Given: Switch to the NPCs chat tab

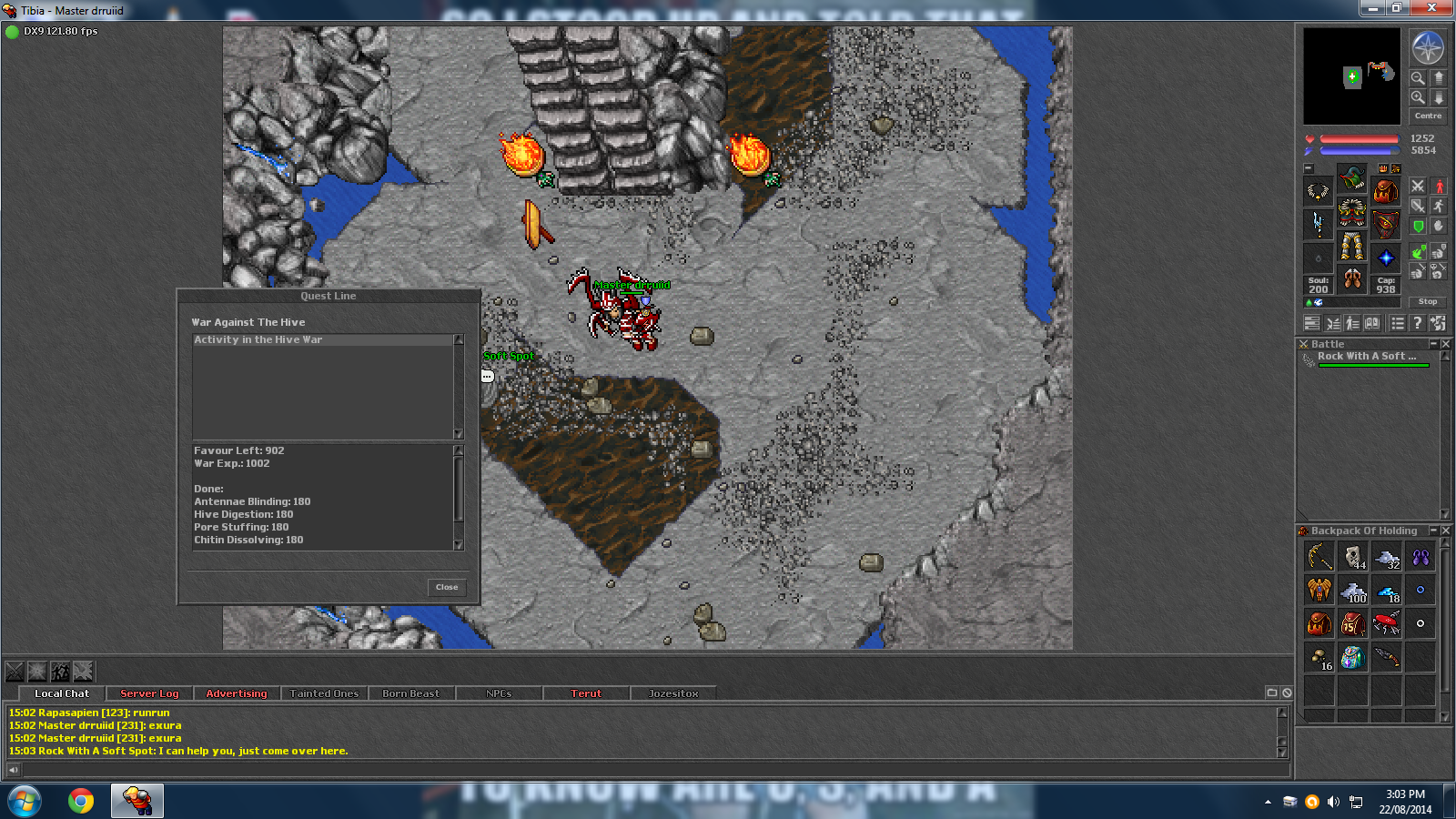Looking at the screenshot, I should click(x=499, y=693).
